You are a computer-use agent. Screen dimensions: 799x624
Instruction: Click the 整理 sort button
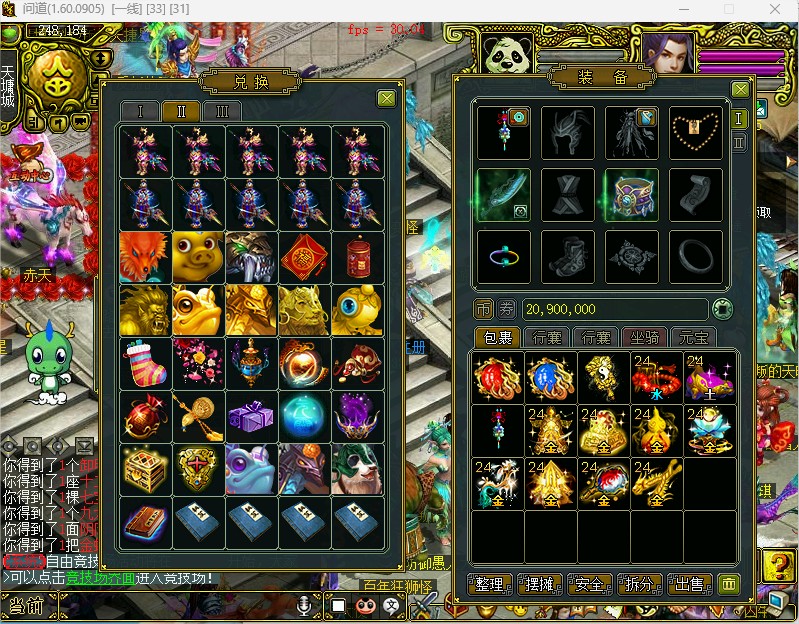[x=489, y=584]
